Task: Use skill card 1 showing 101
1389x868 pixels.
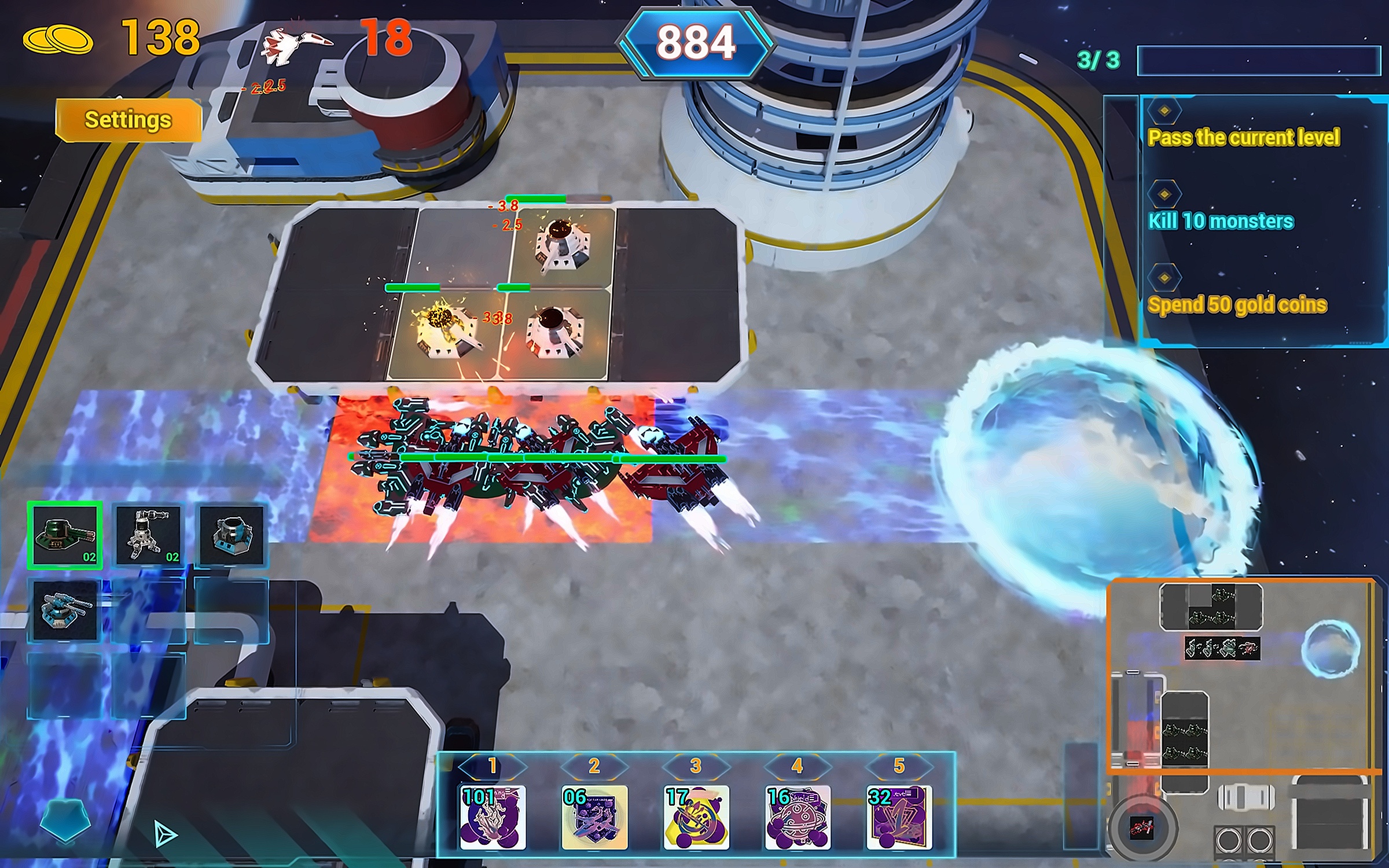Action: (493, 816)
